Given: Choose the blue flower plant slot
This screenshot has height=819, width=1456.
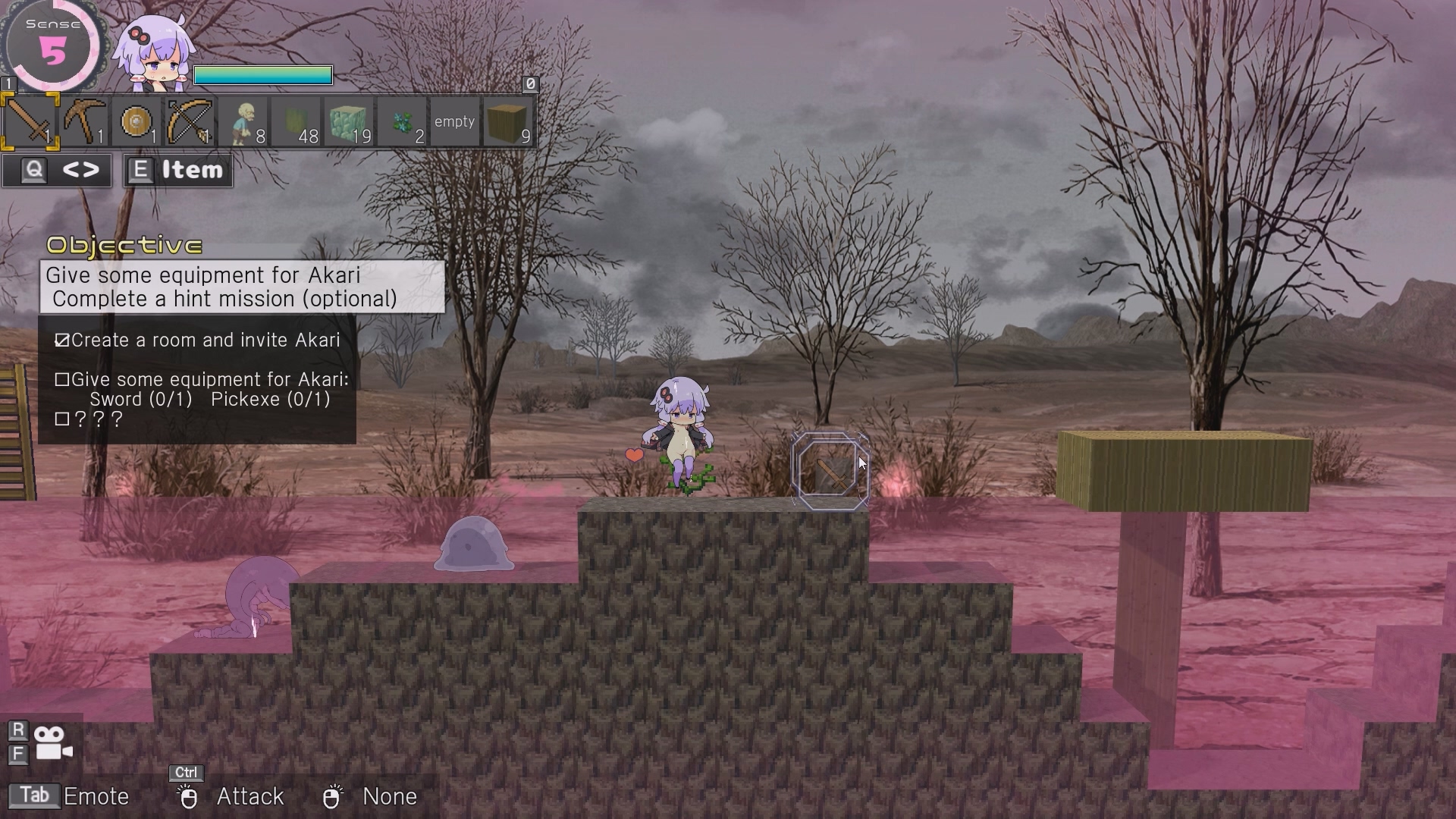Looking at the screenshot, I should [x=402, y=121].
